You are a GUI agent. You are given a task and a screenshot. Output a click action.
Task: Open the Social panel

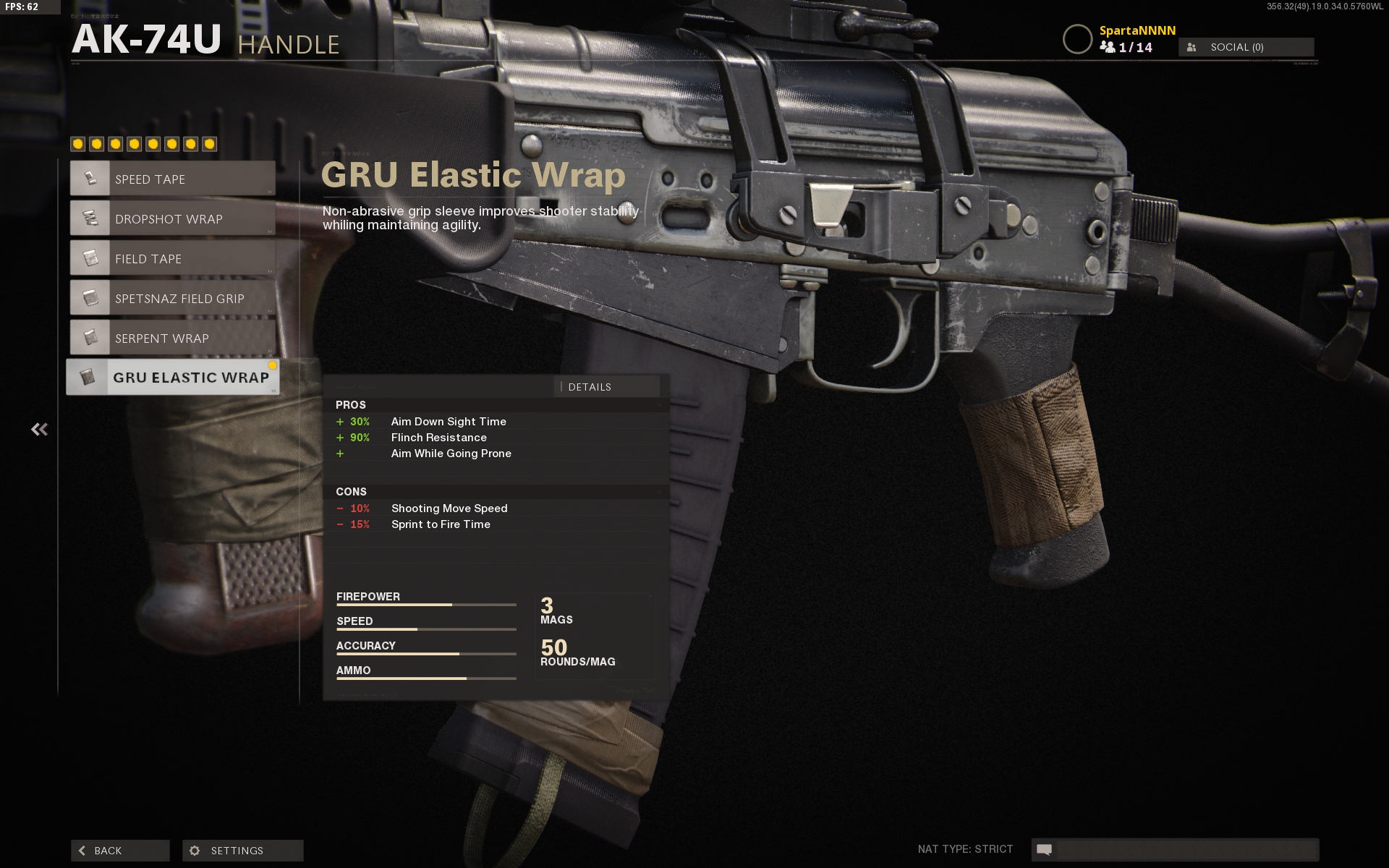coord(1246,47)
